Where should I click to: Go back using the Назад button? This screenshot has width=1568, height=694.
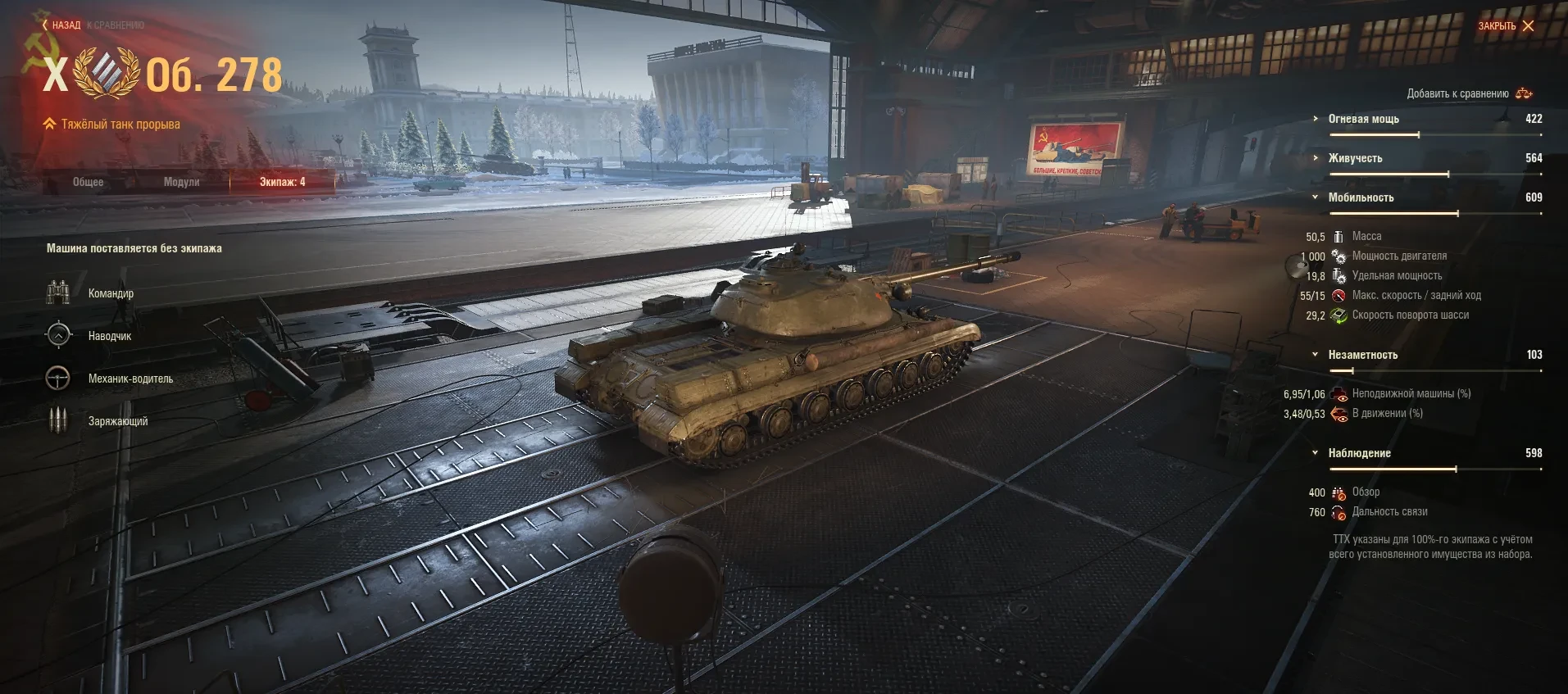click(61, 25)
